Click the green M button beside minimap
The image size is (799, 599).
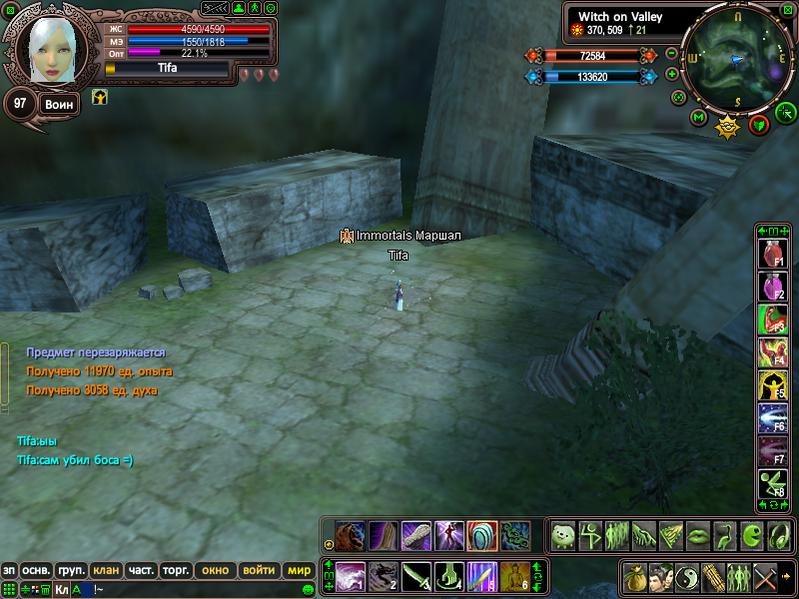point(699,118)
